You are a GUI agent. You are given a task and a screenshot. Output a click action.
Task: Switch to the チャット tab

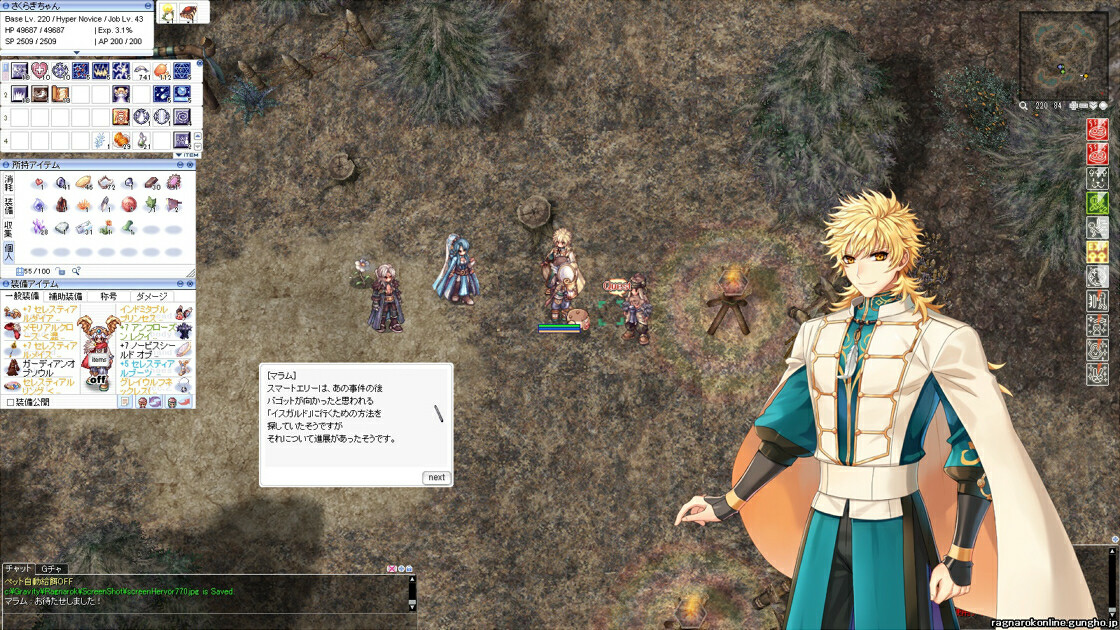tap(19, 568)
